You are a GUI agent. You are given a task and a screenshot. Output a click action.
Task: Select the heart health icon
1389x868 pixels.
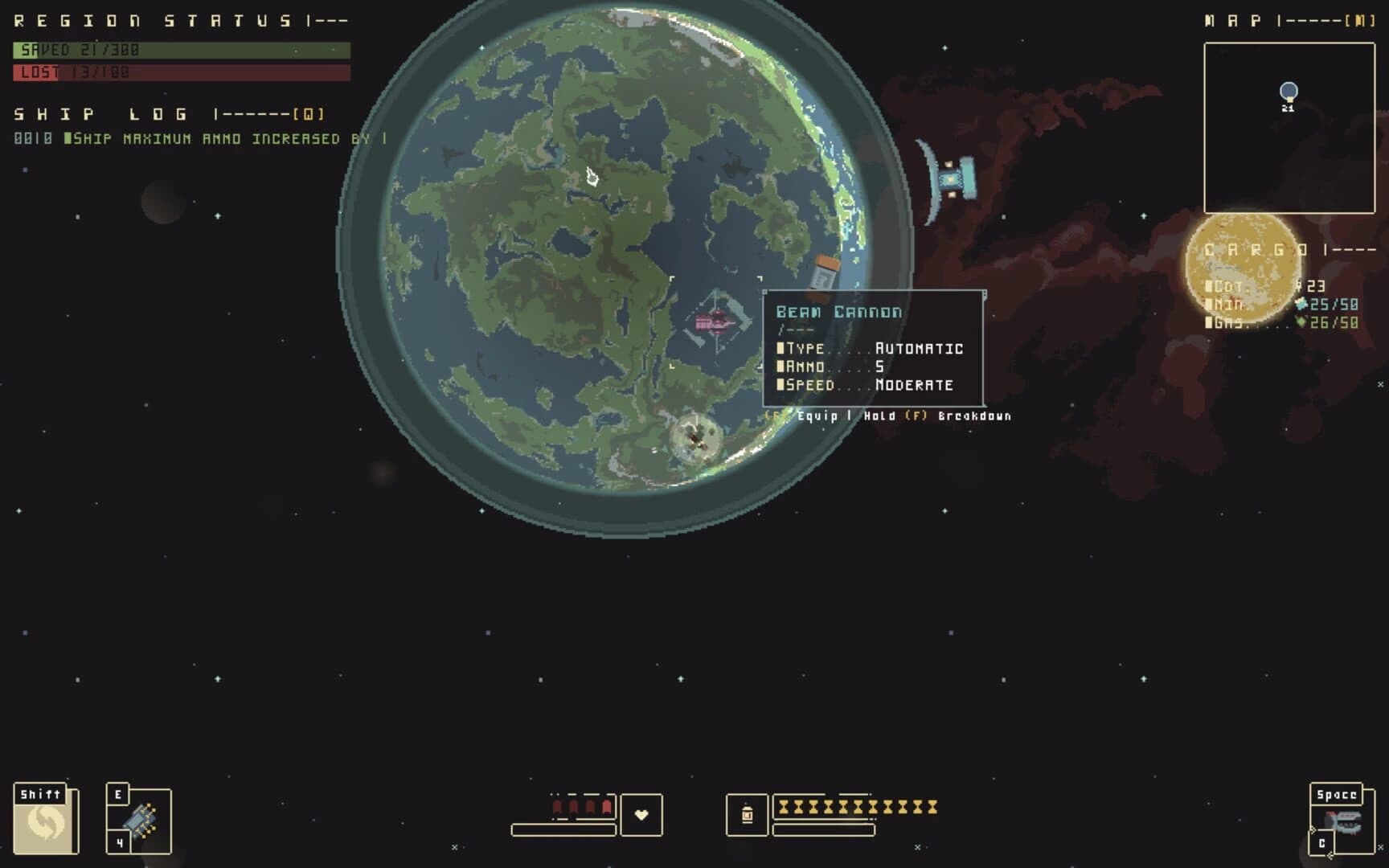641,817
